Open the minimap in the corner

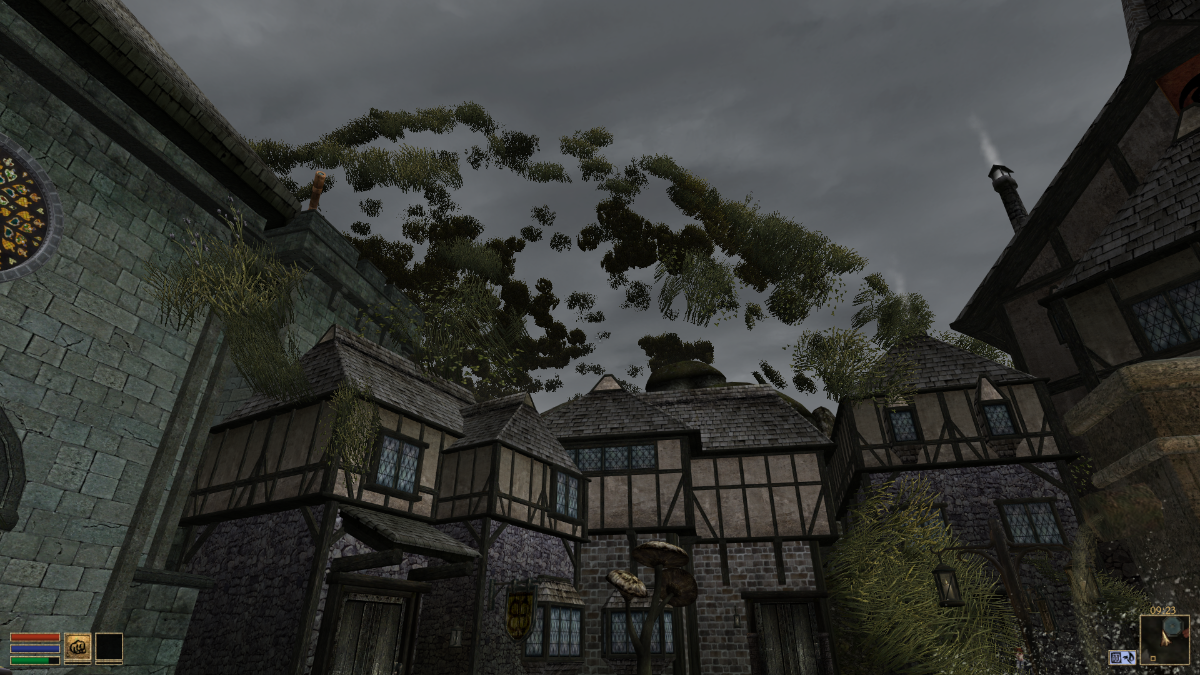coord(1165,639)
